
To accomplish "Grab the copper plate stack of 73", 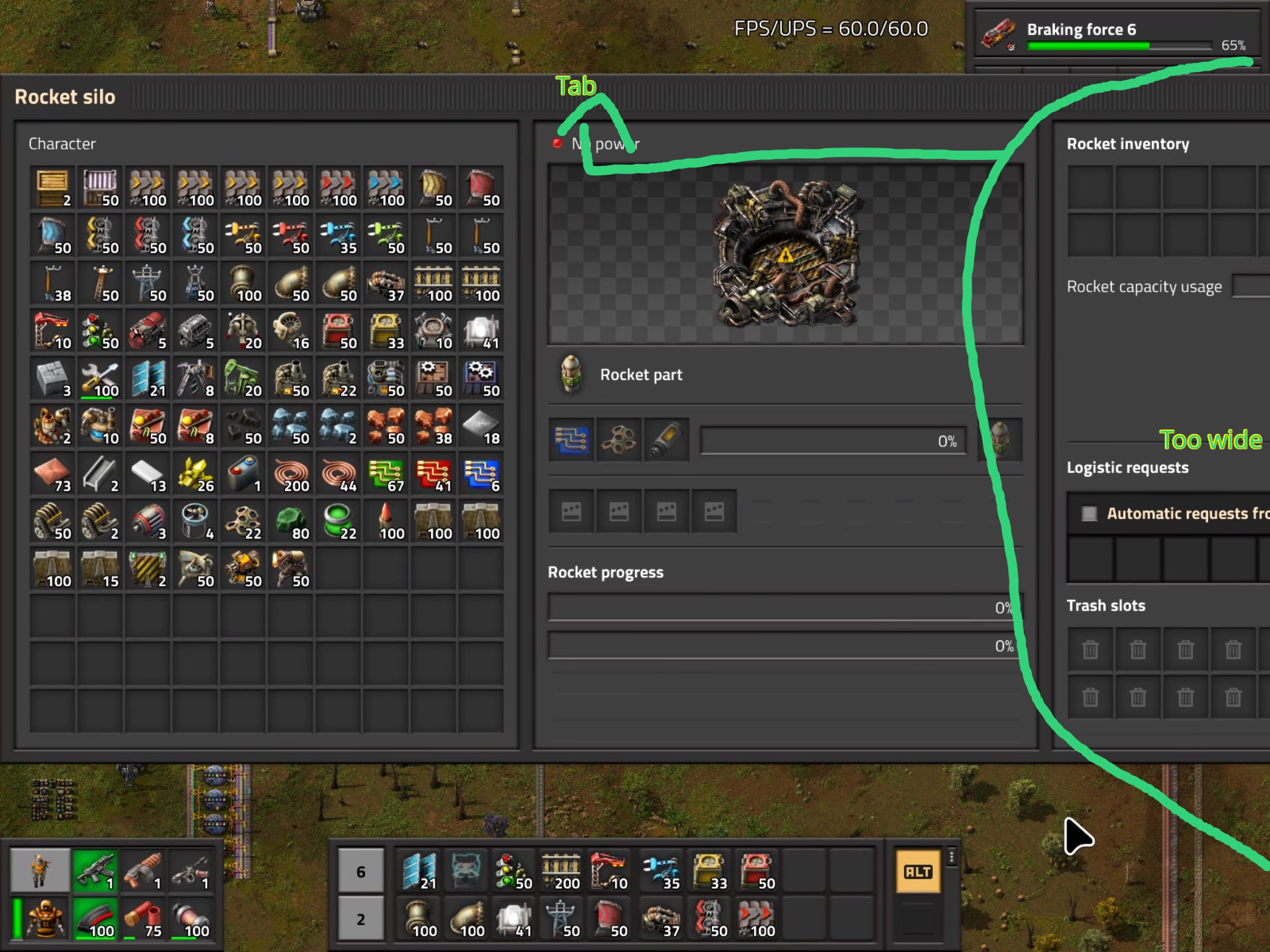I will click(53, 474).
